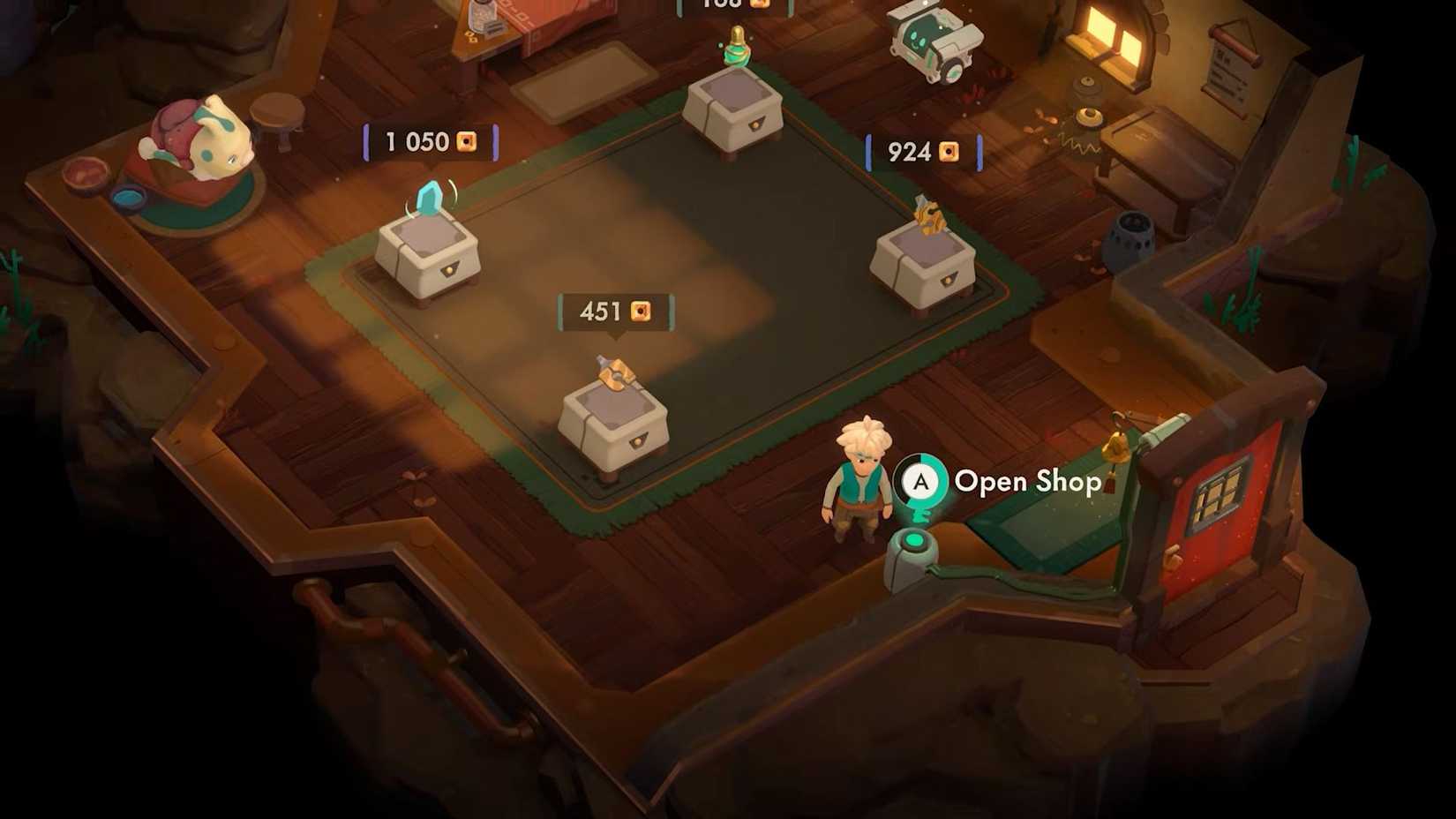
Task: Click the golden trinket on the 451 pedestal
Action: [x=618, y=375]
